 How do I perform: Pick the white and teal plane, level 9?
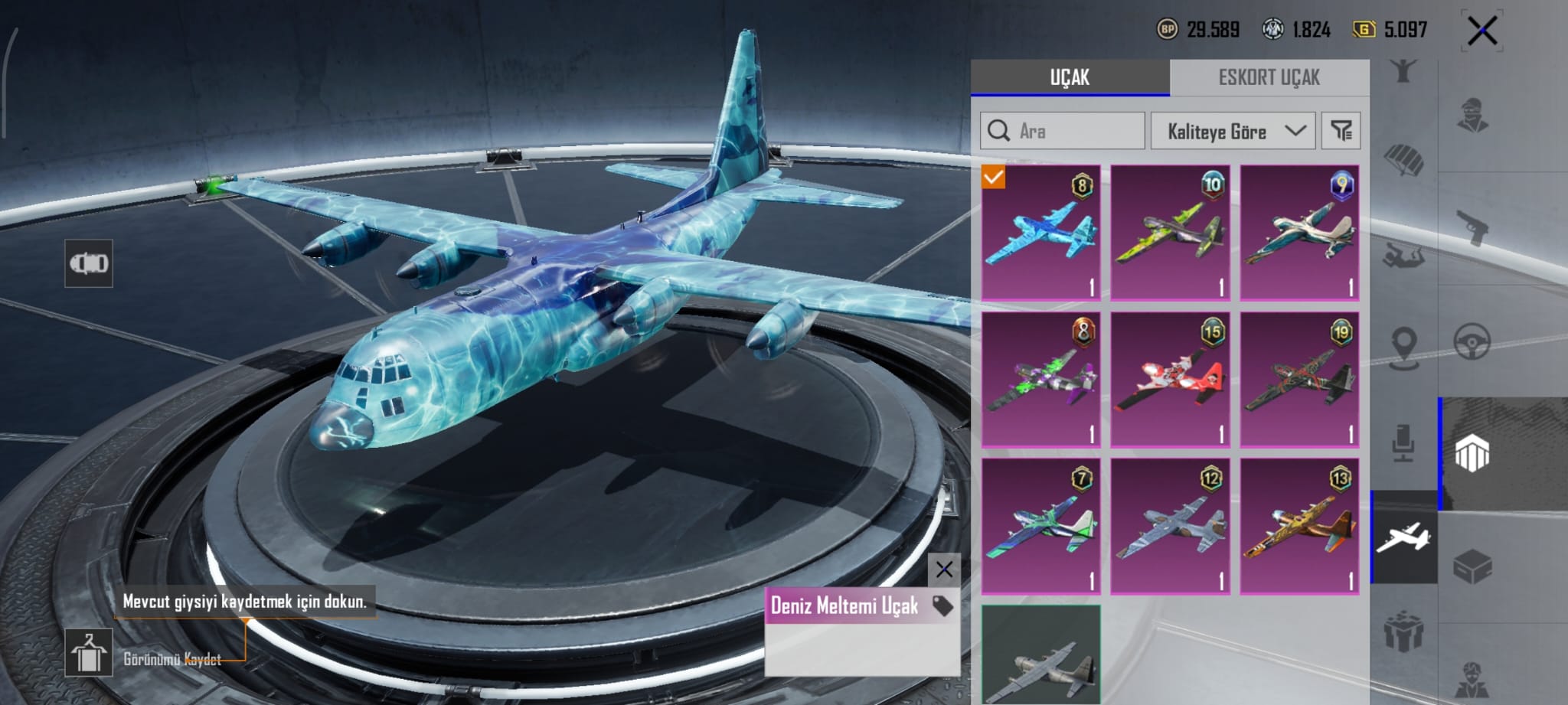(1299, 232)
